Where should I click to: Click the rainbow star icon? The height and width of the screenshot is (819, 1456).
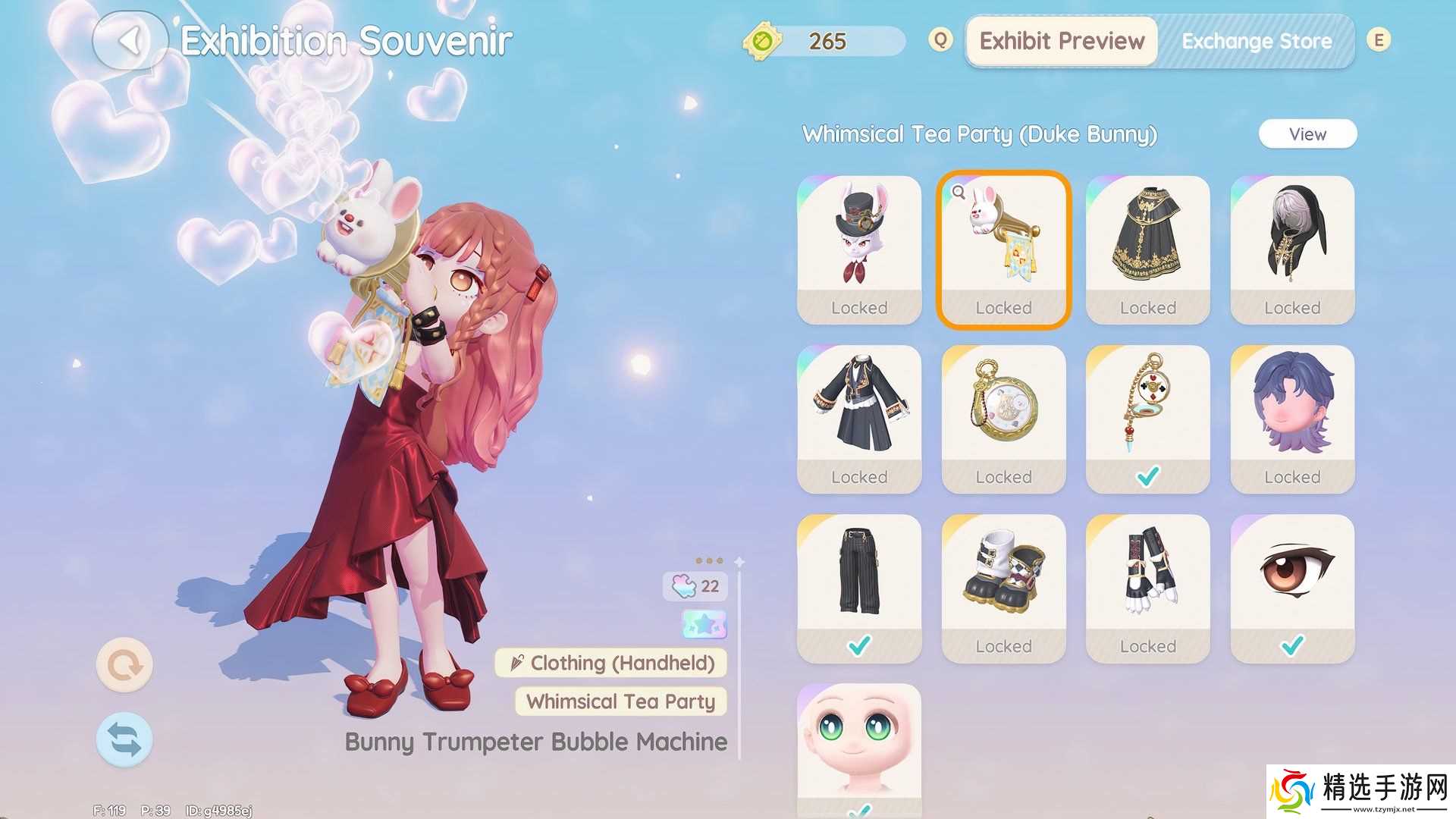(x=704, y=625)
